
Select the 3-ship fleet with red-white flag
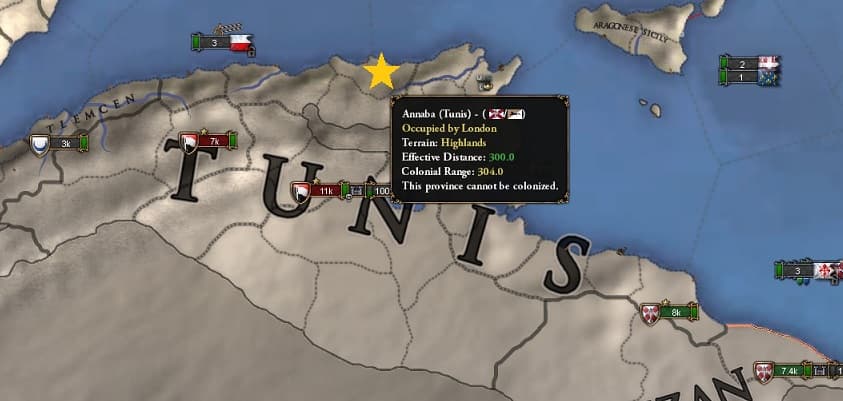(223, 43)
